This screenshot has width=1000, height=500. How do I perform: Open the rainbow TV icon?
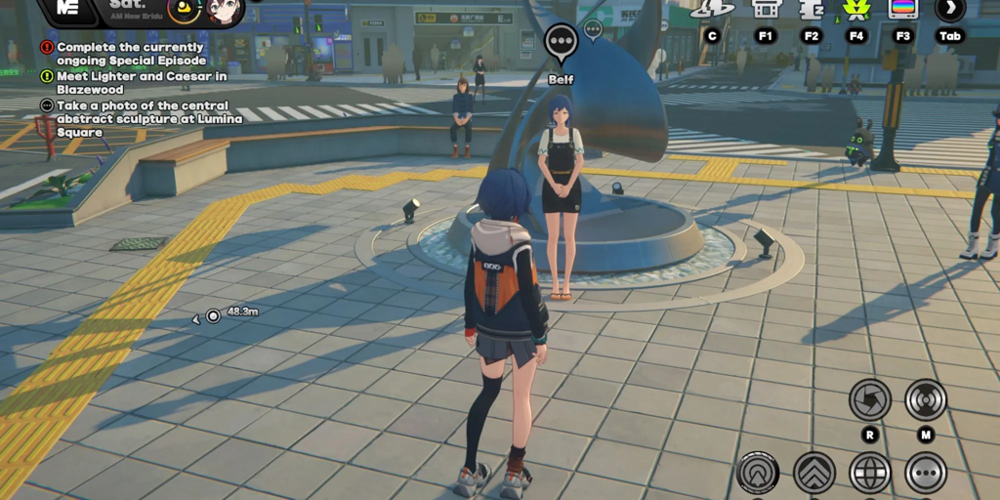click(903, 9)
